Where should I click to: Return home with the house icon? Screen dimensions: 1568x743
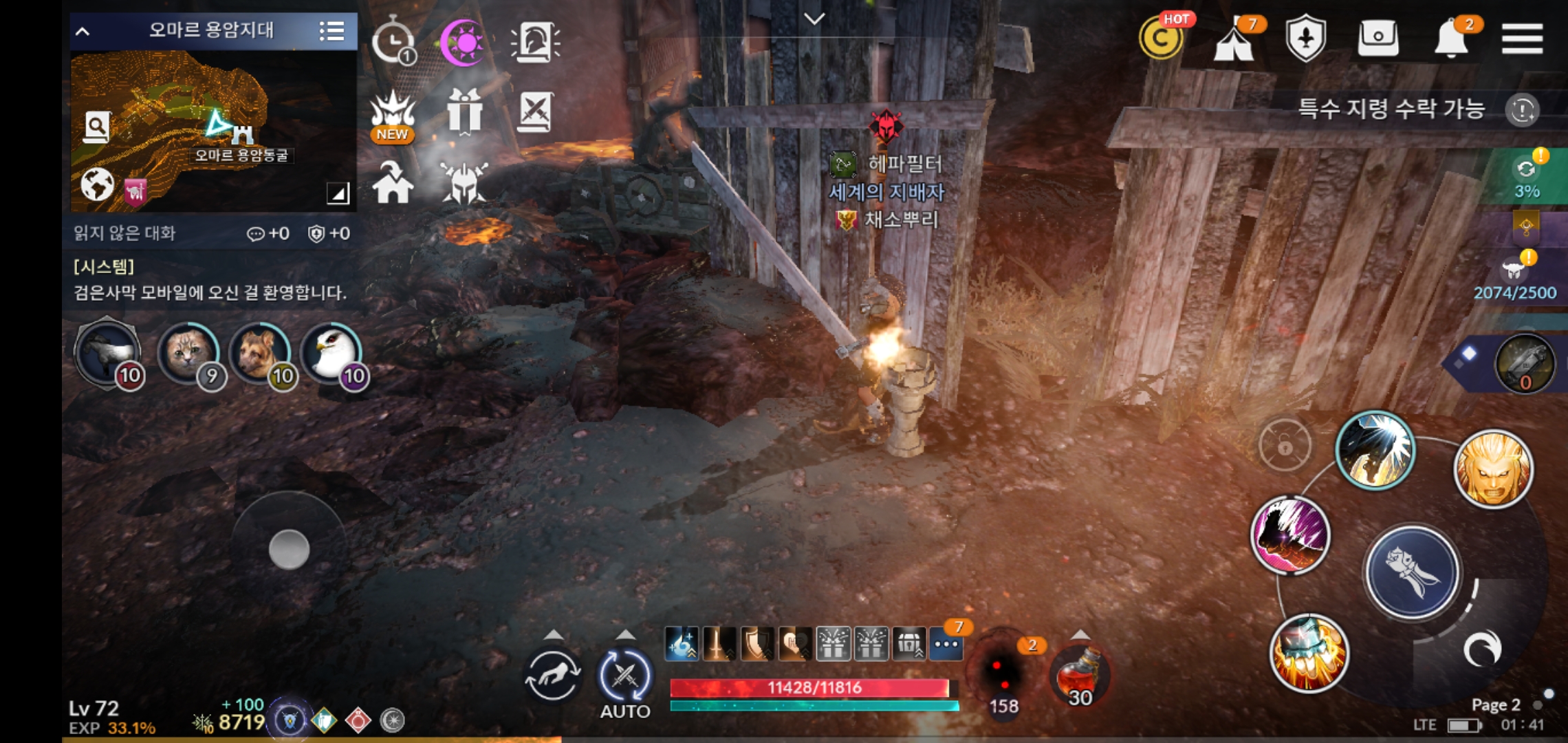click(393, 184)
